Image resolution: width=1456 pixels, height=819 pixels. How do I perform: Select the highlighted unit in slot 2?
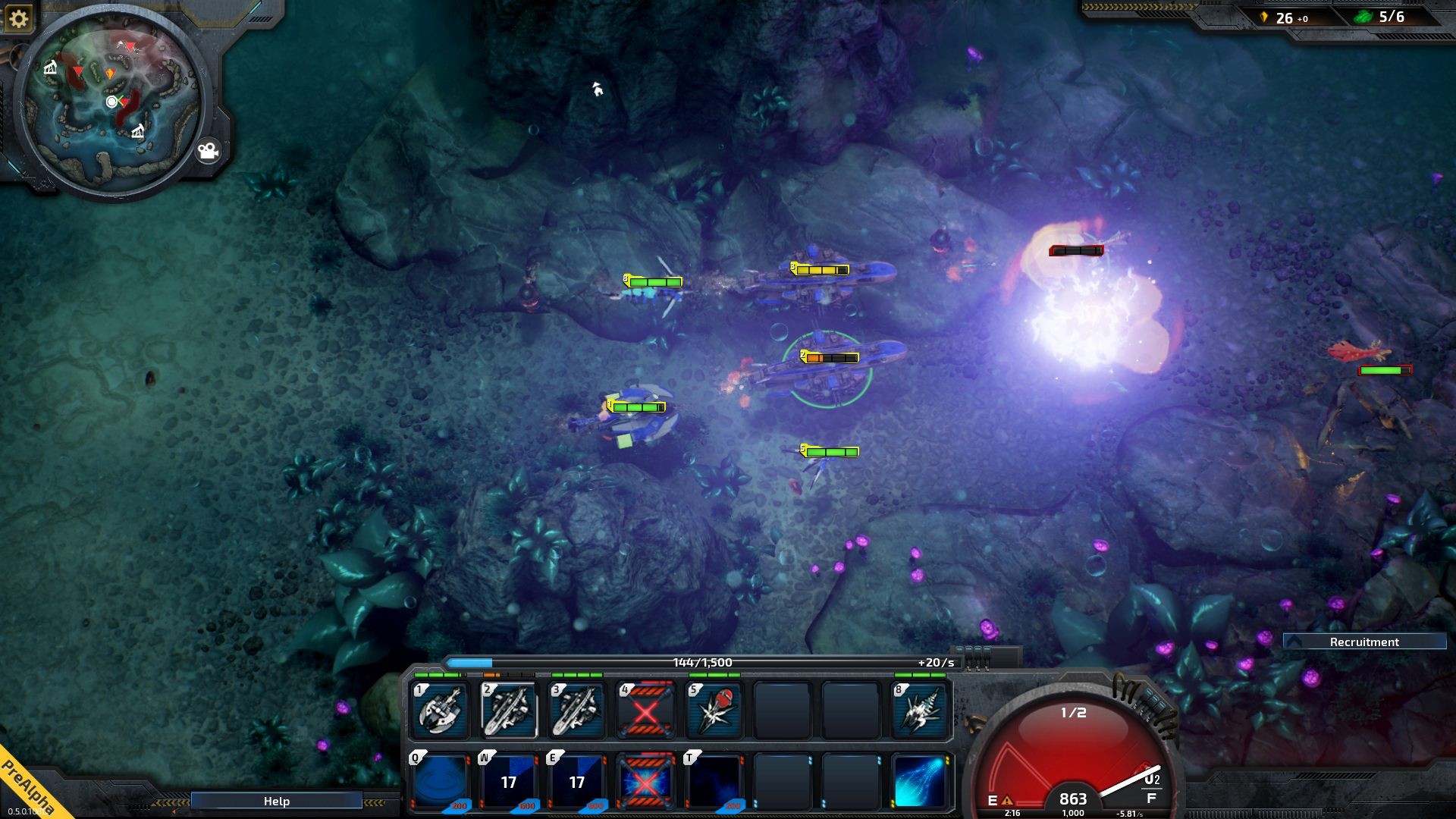508,710
